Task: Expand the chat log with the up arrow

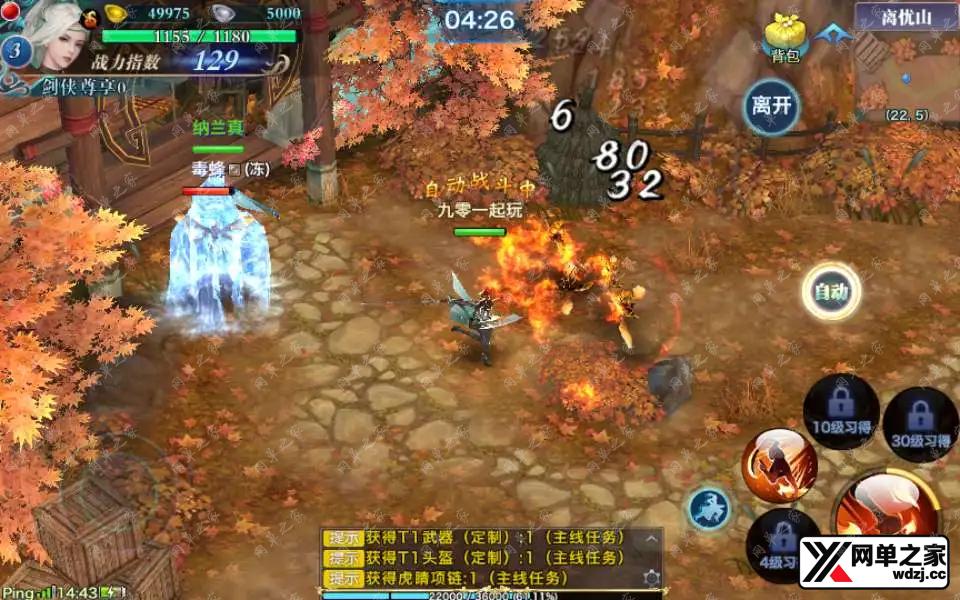Action: (x=651, y=538)
